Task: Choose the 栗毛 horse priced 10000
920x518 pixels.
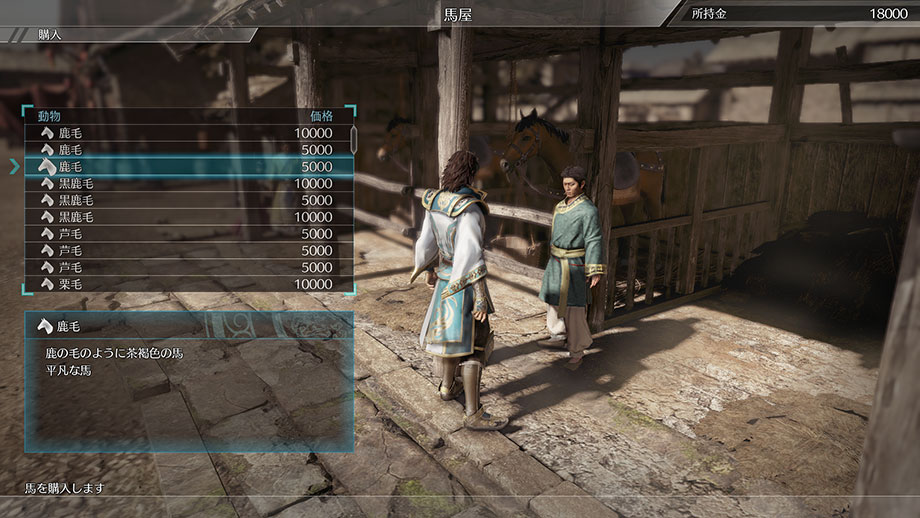Action: (188, 284)
